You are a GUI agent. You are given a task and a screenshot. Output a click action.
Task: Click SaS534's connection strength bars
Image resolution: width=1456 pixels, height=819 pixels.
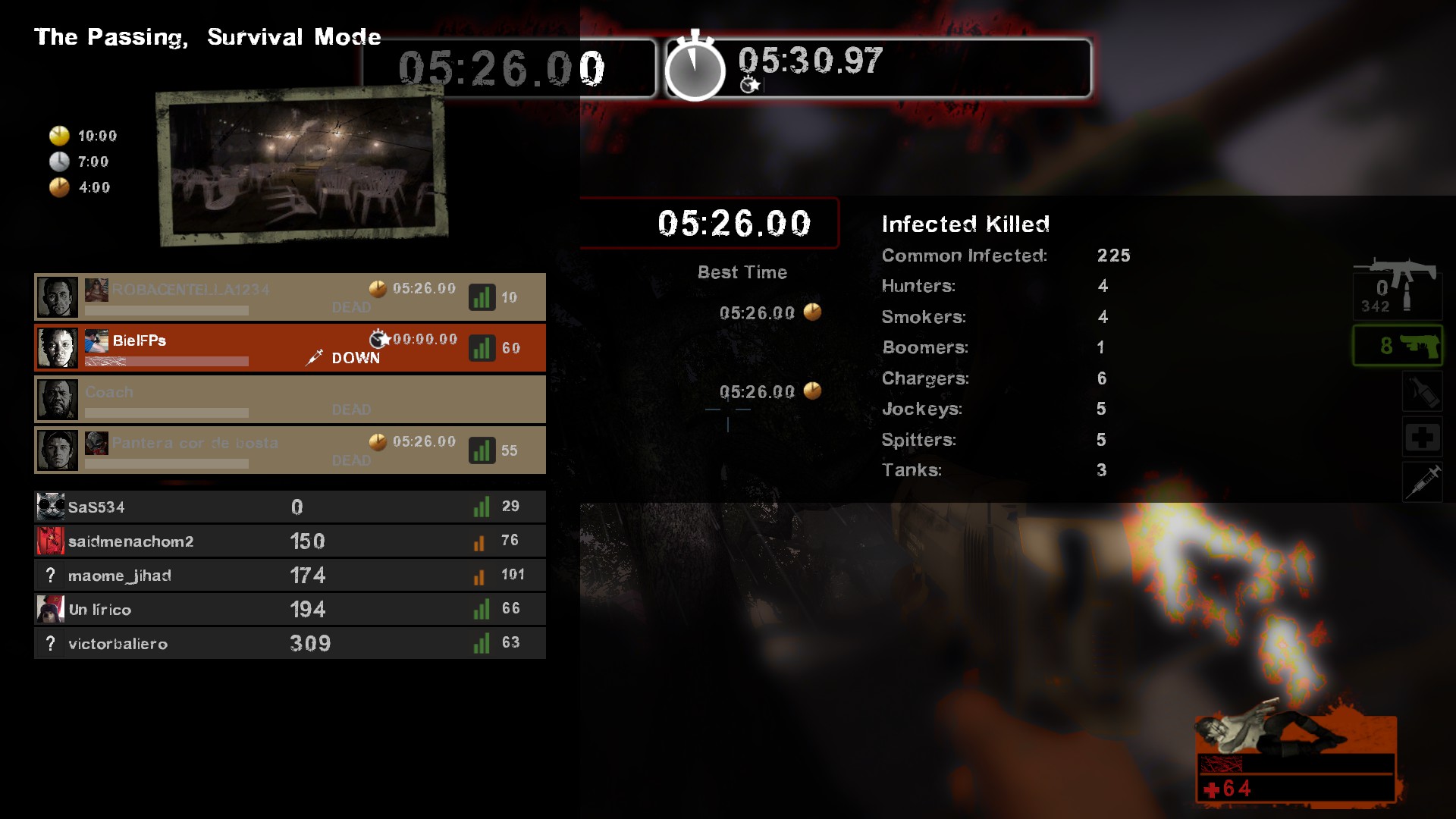click(481, 506)
